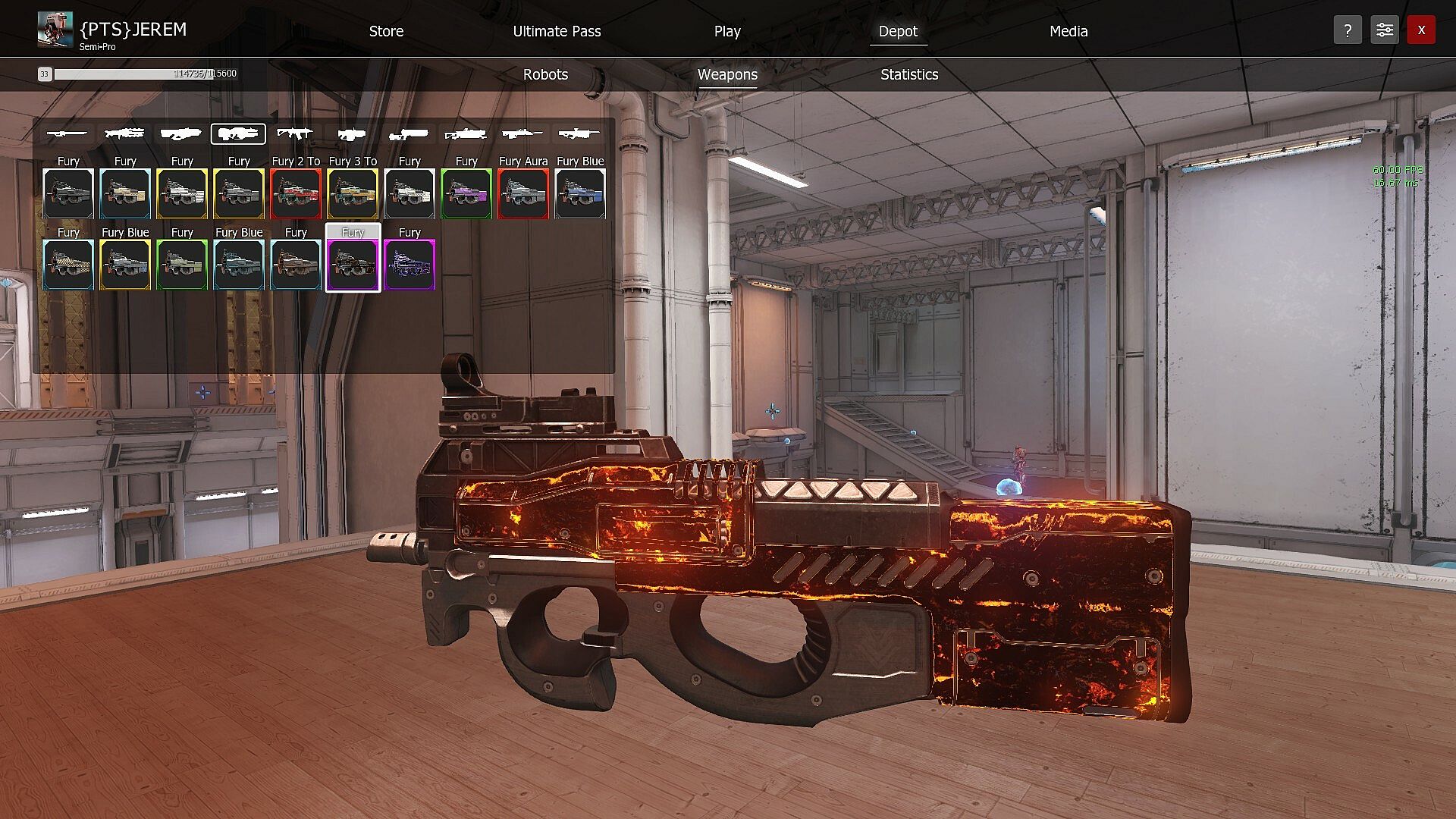The height and width of the screenshot is (819, 1456).
Task: Select the last weapon category silhouette
Action: (x=579, y=134)
